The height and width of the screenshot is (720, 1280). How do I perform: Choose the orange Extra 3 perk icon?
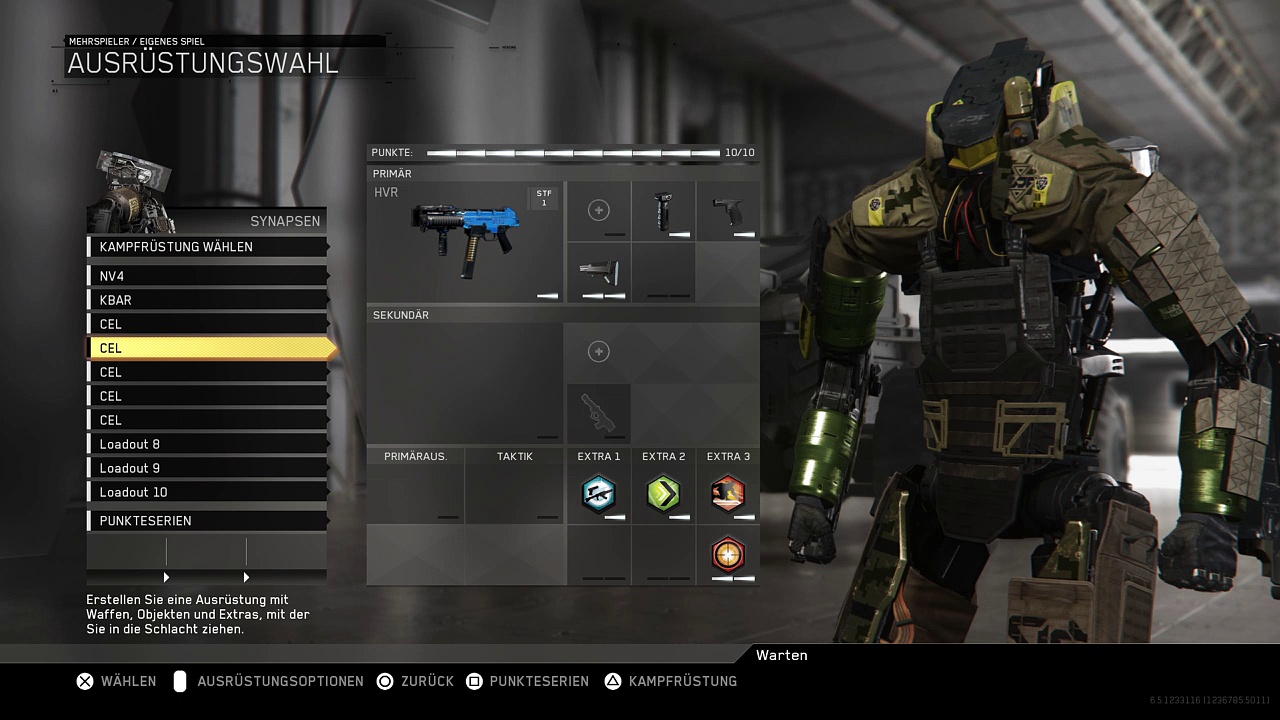728,494
